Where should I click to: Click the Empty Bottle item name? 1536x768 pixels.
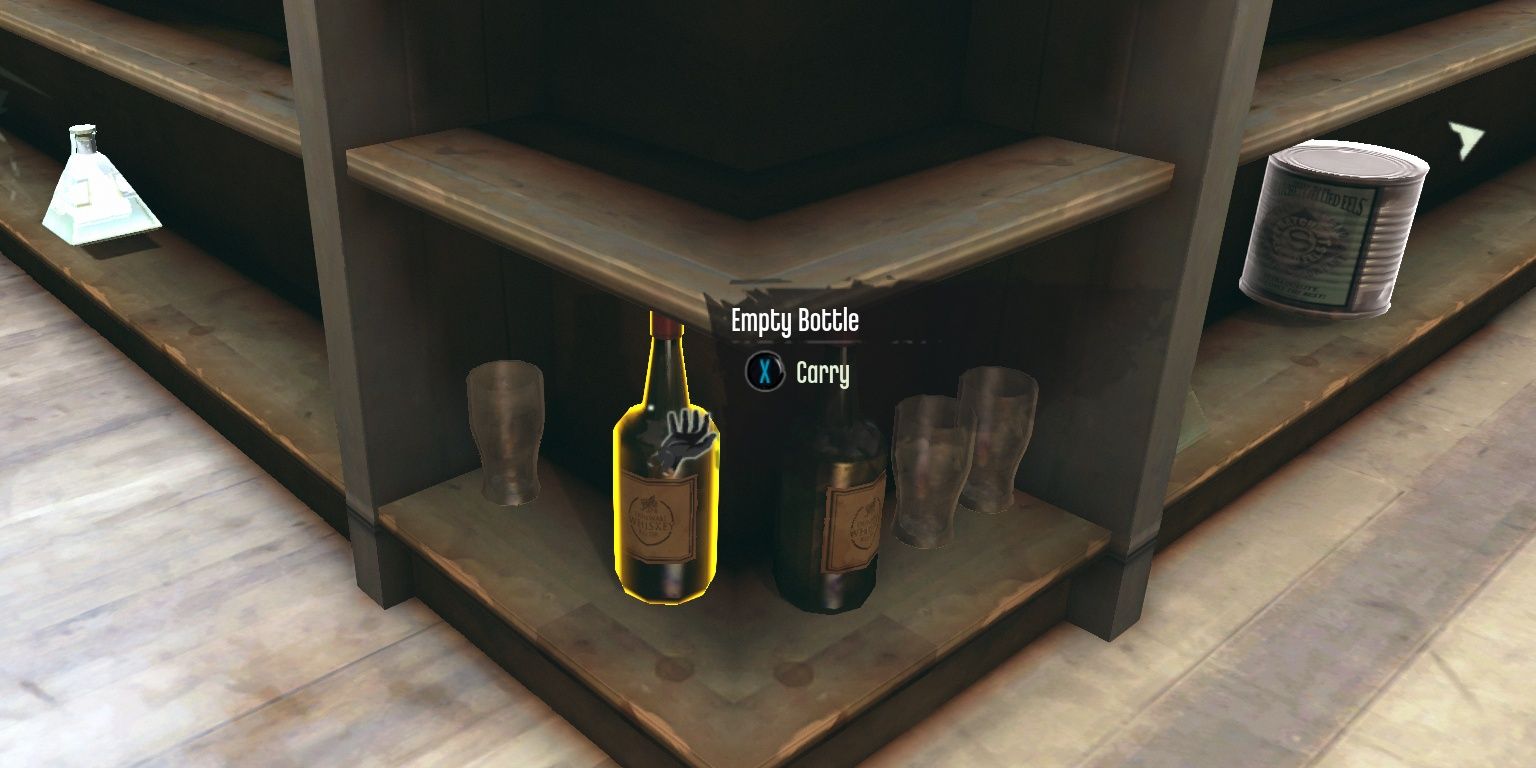[x=797, y=322]
